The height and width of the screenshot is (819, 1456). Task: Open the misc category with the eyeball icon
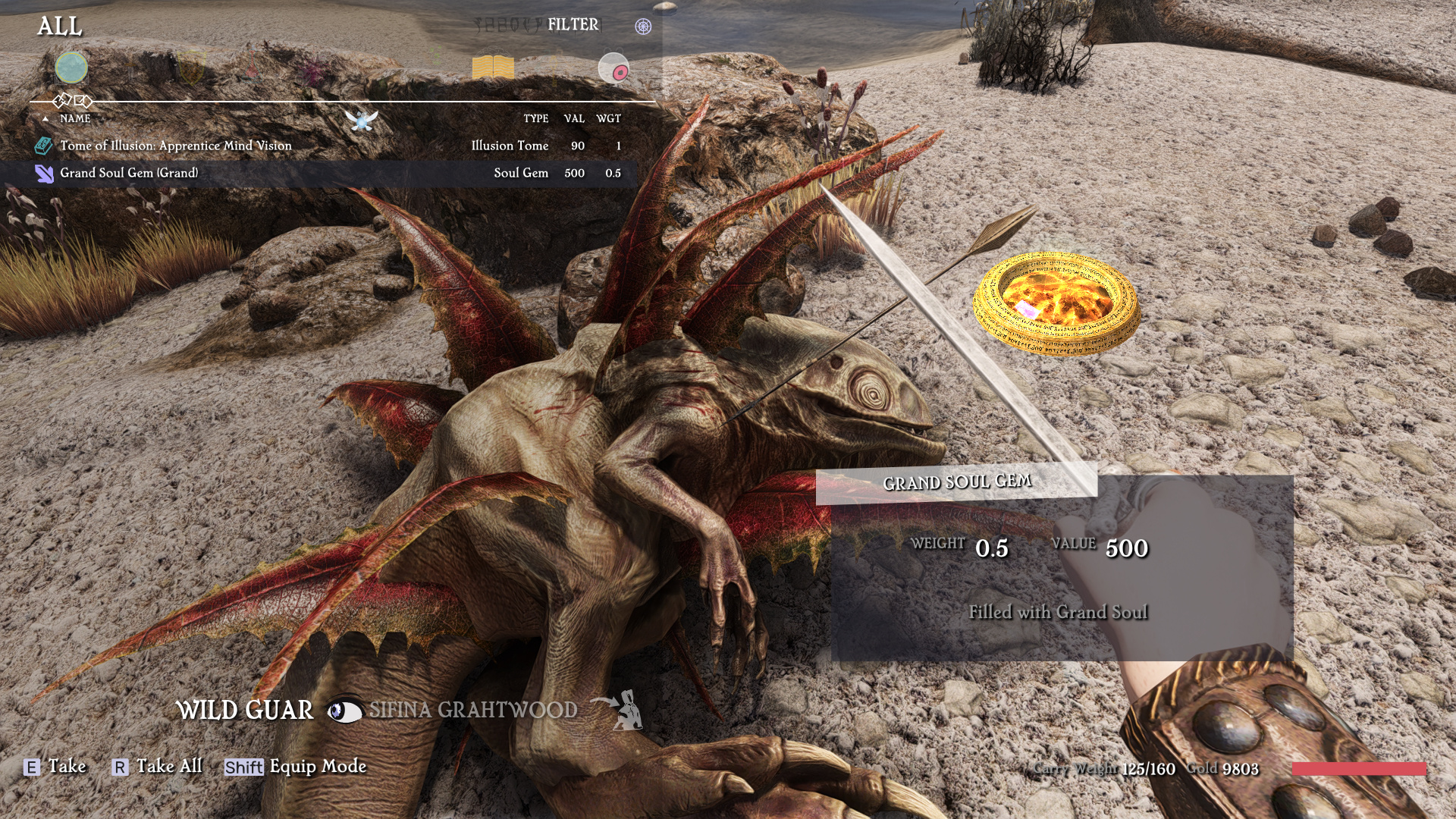click(x=613, y=69)
